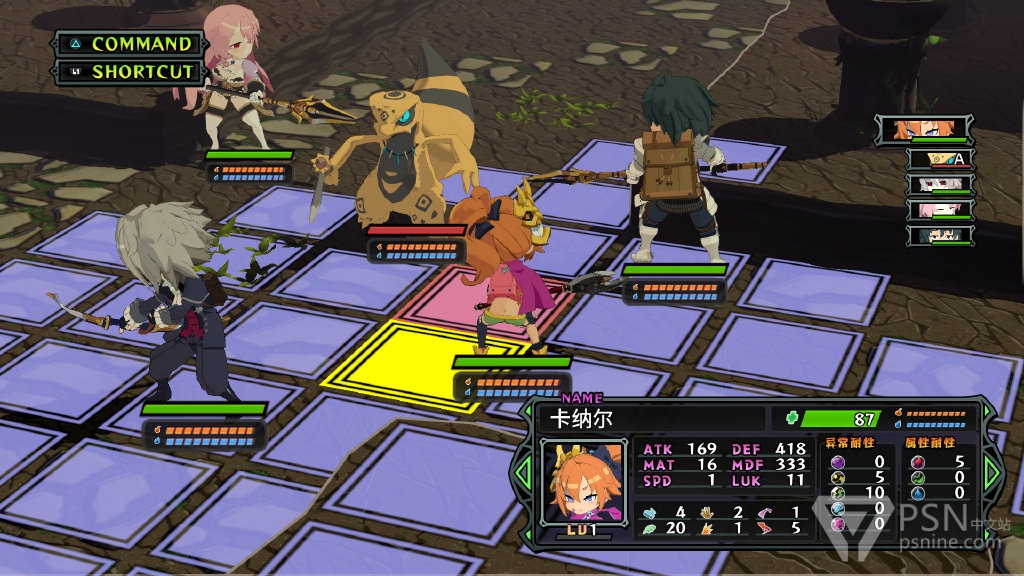Screen dimensions: 1024x576
Task: Open the COMMAND menu
Action: tap(129, 44)
